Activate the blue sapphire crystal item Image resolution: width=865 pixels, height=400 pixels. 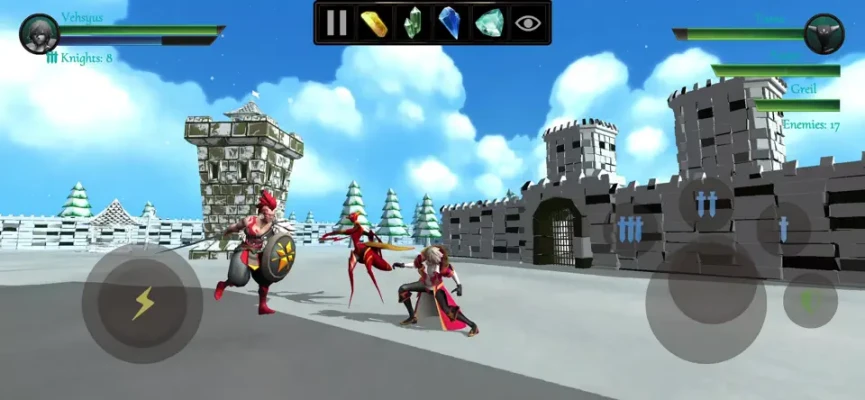(x=450, y=22)
